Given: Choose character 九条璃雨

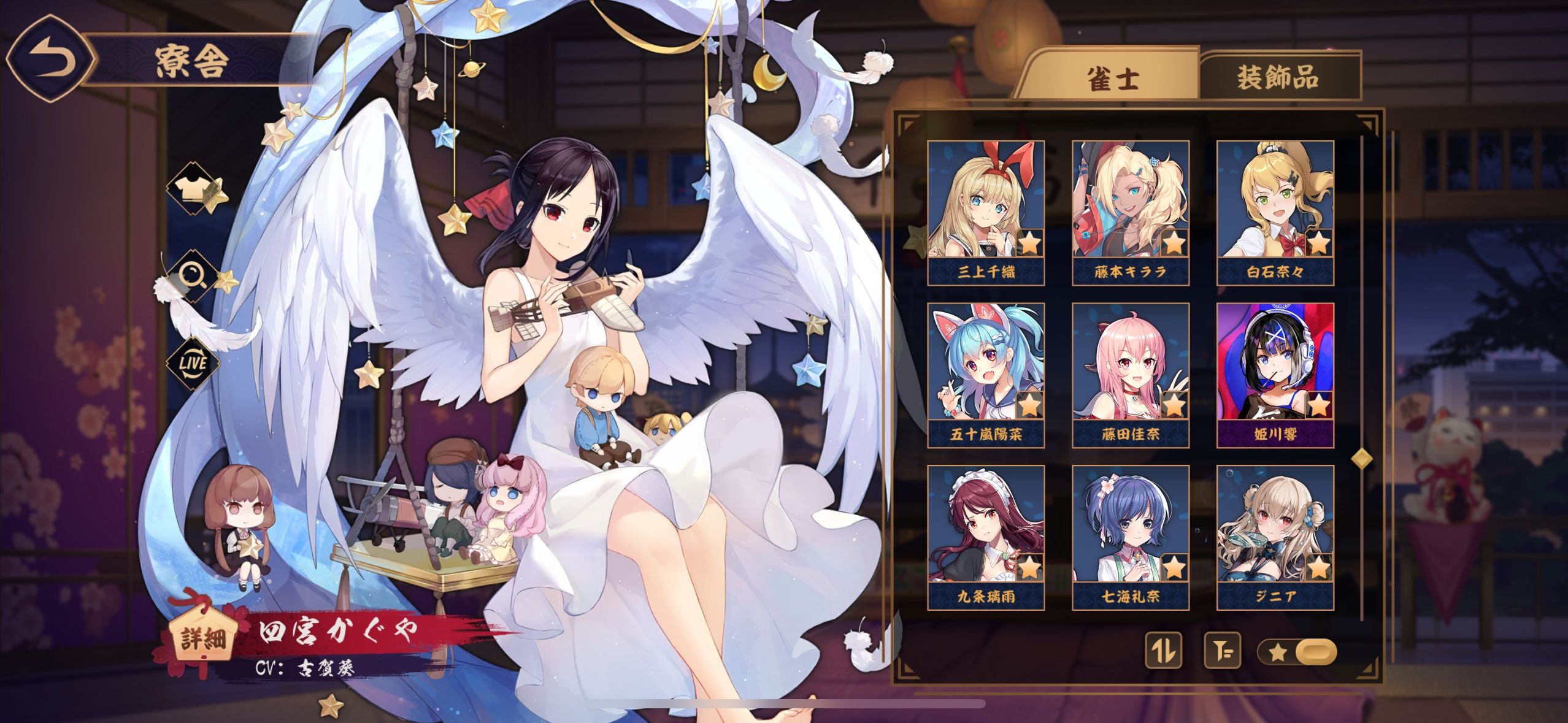Looking at the screenshot, I should pos(986,537).
